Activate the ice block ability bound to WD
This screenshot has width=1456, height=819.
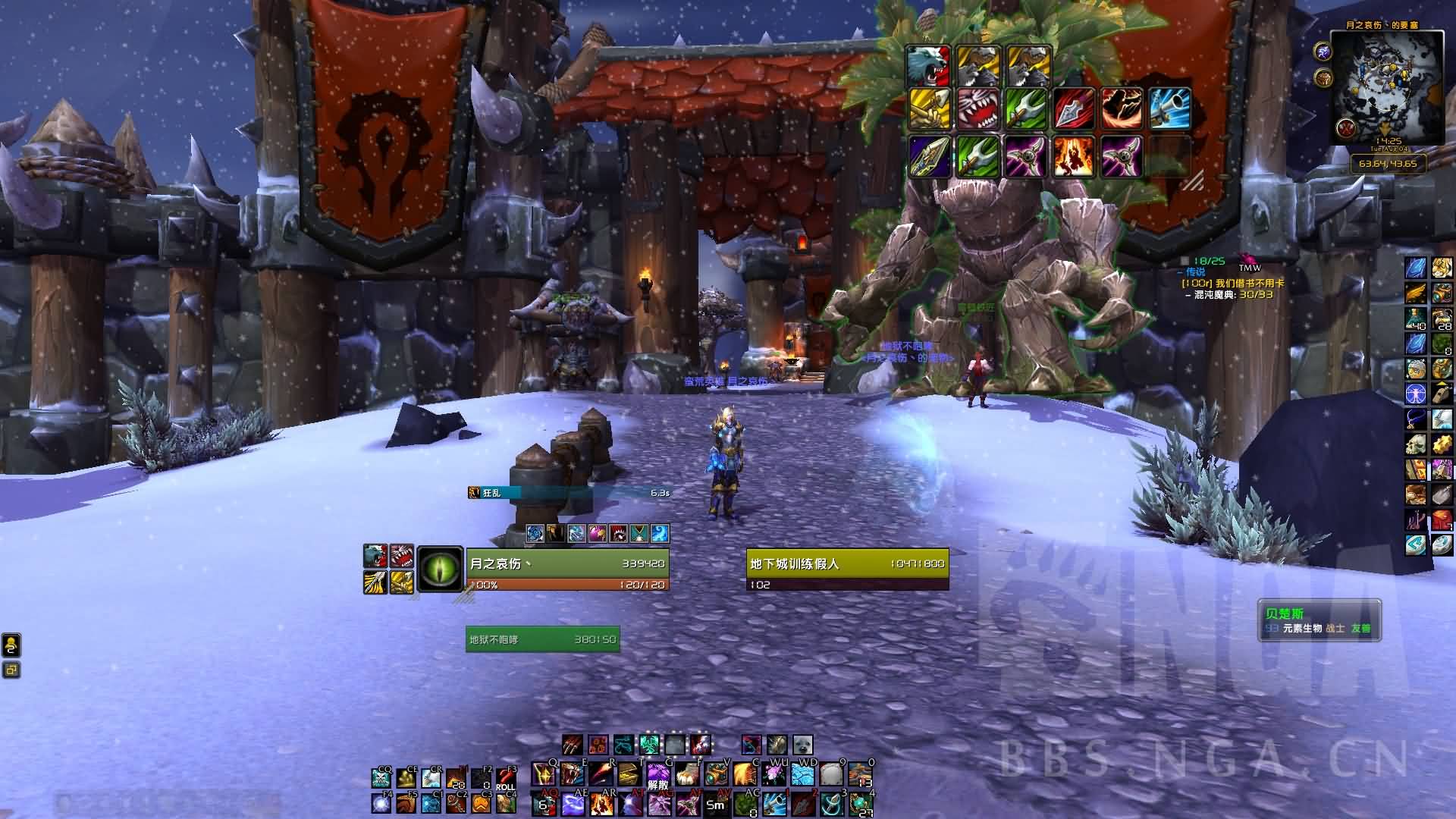tap(803, 775)
